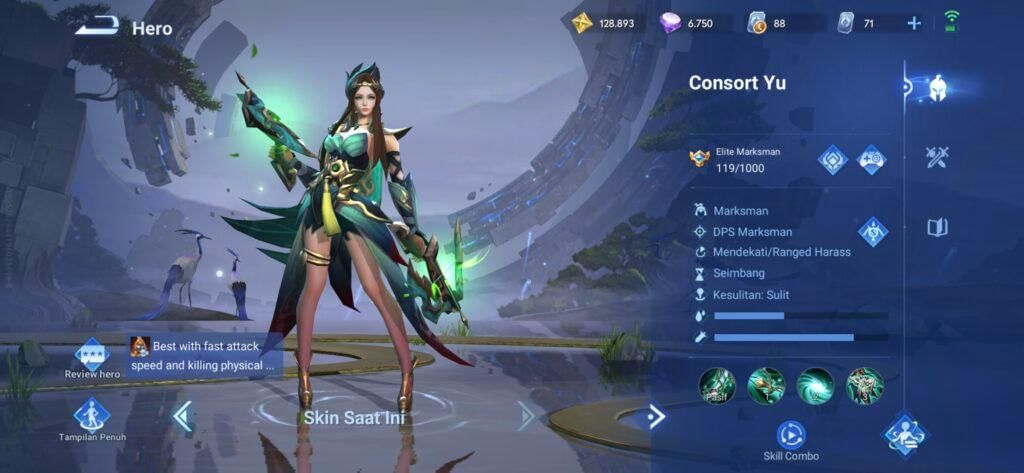Add more currency with the plus button
This screenshot has width=1024, height=473.
914,23
